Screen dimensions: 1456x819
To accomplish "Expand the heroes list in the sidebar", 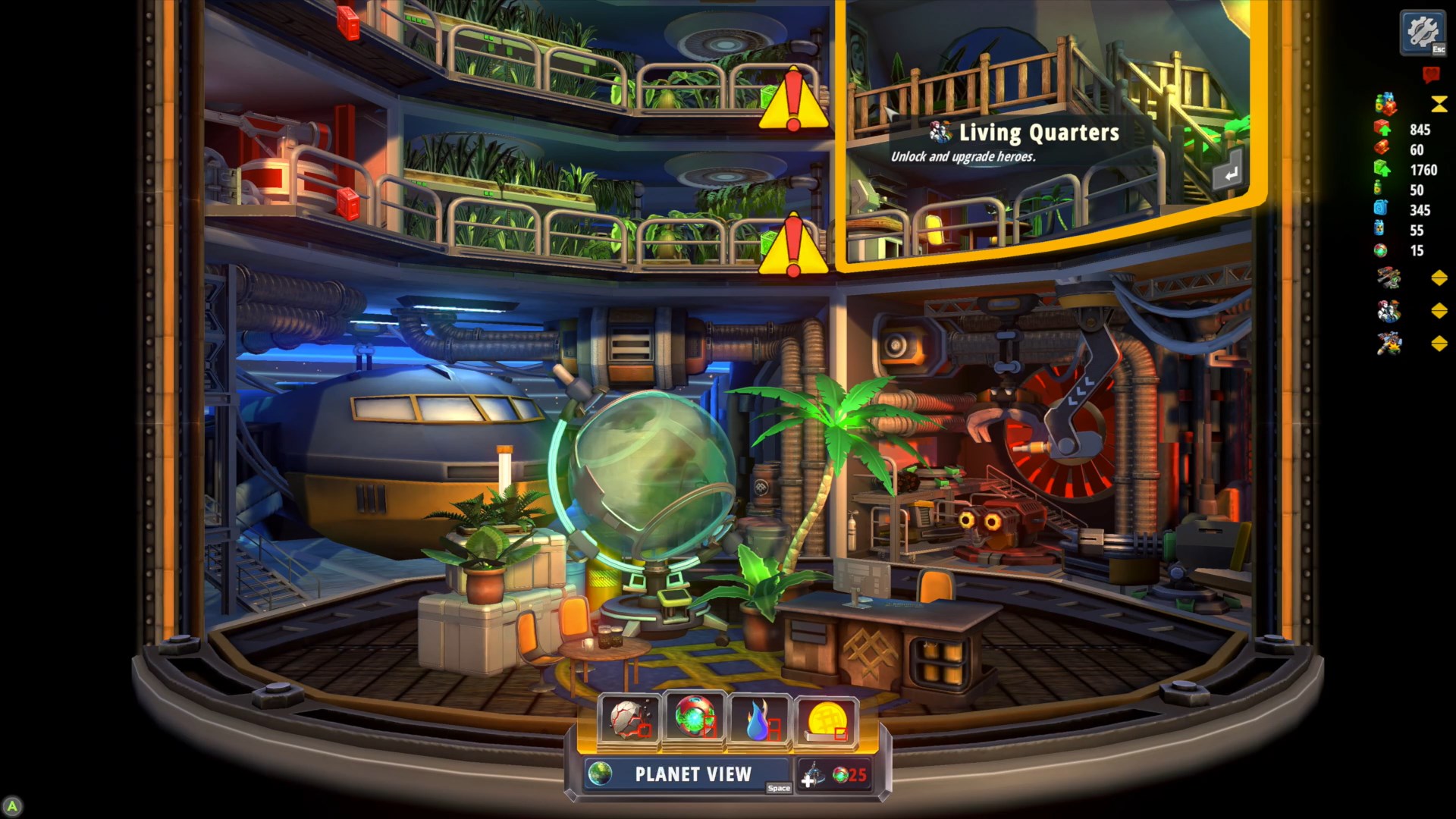I will (x=1439, y=311).
